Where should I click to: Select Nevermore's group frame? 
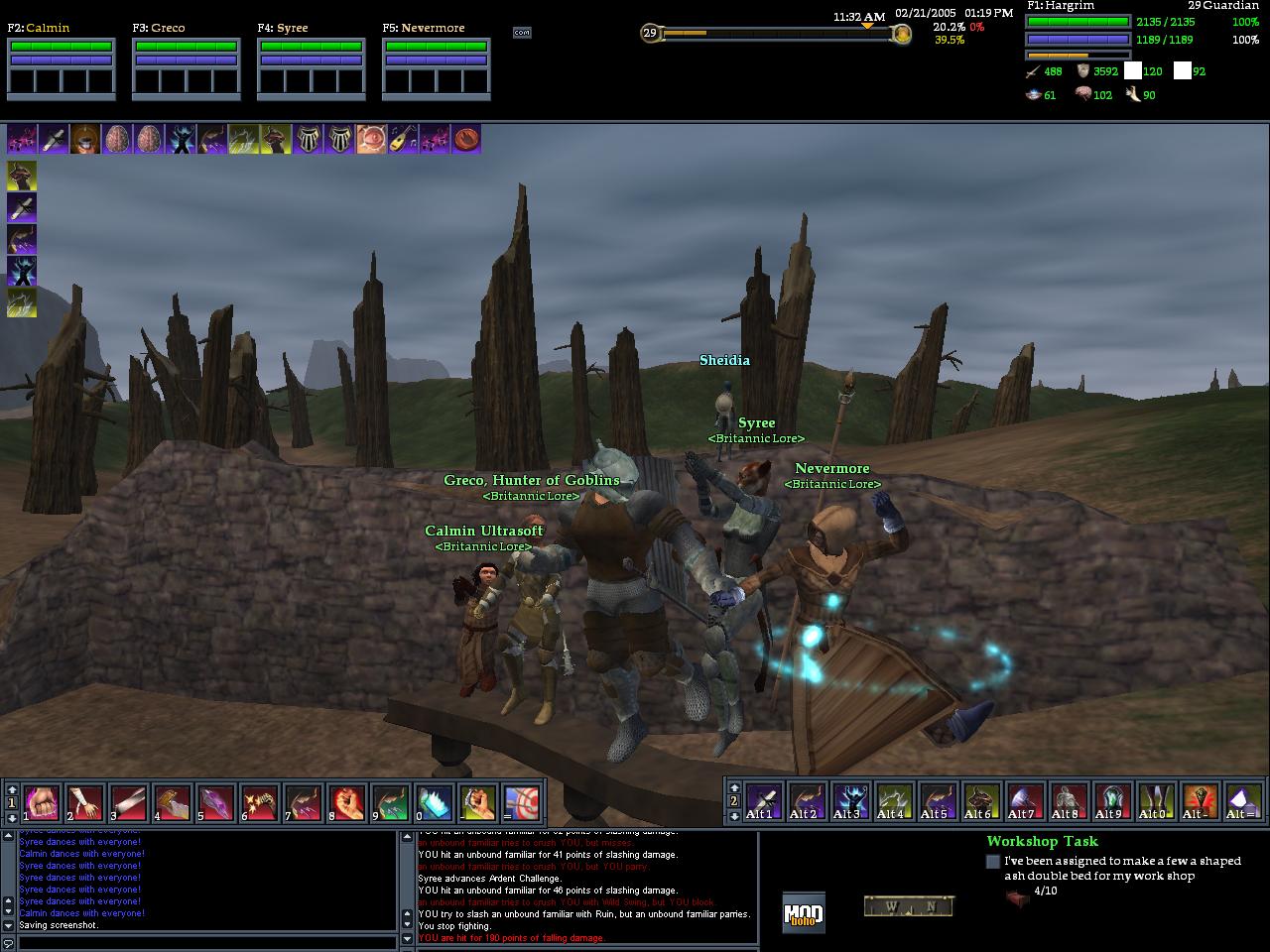[436, 65]
